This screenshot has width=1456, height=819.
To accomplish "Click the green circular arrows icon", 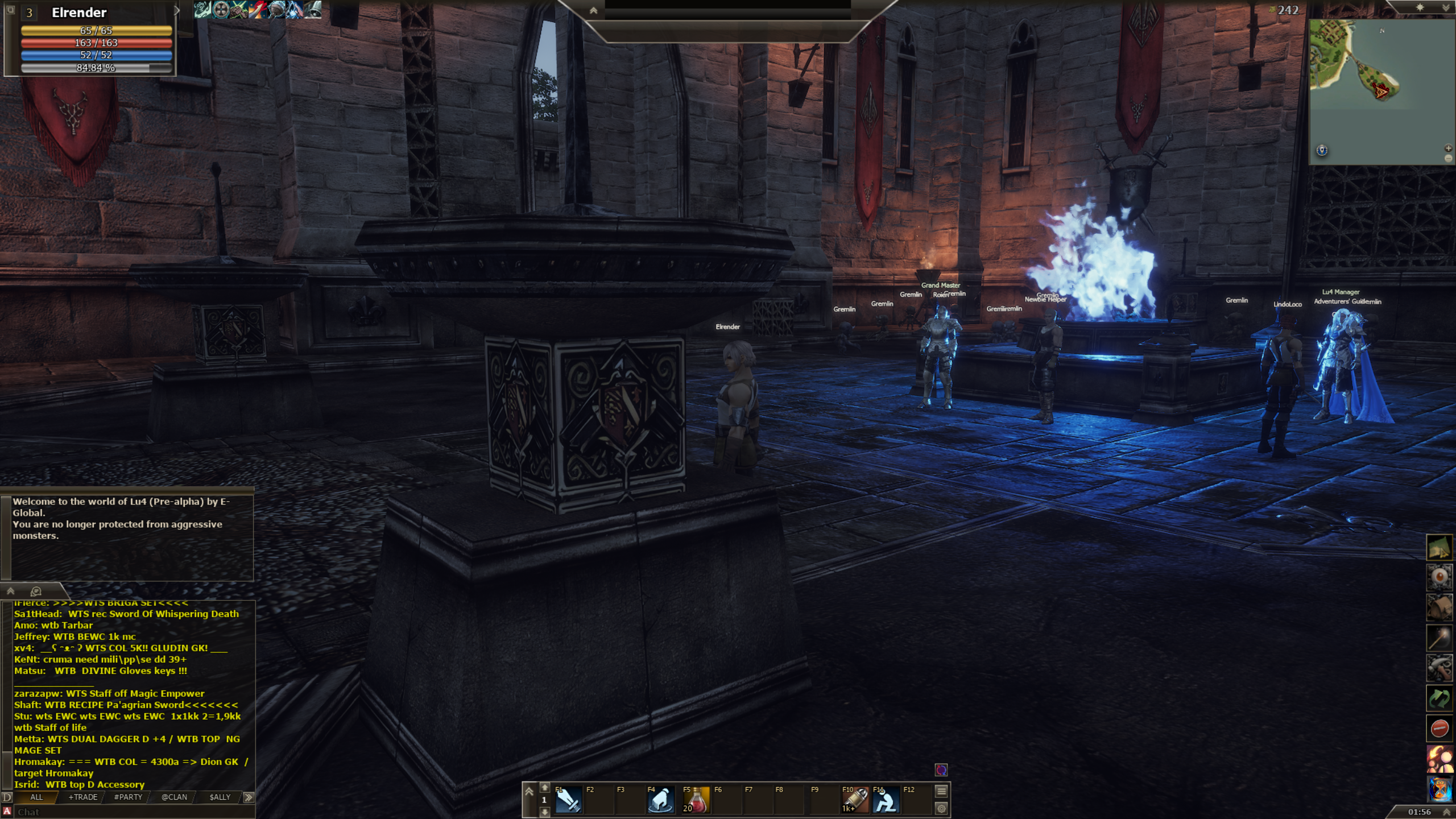I will coord(1439,698).
